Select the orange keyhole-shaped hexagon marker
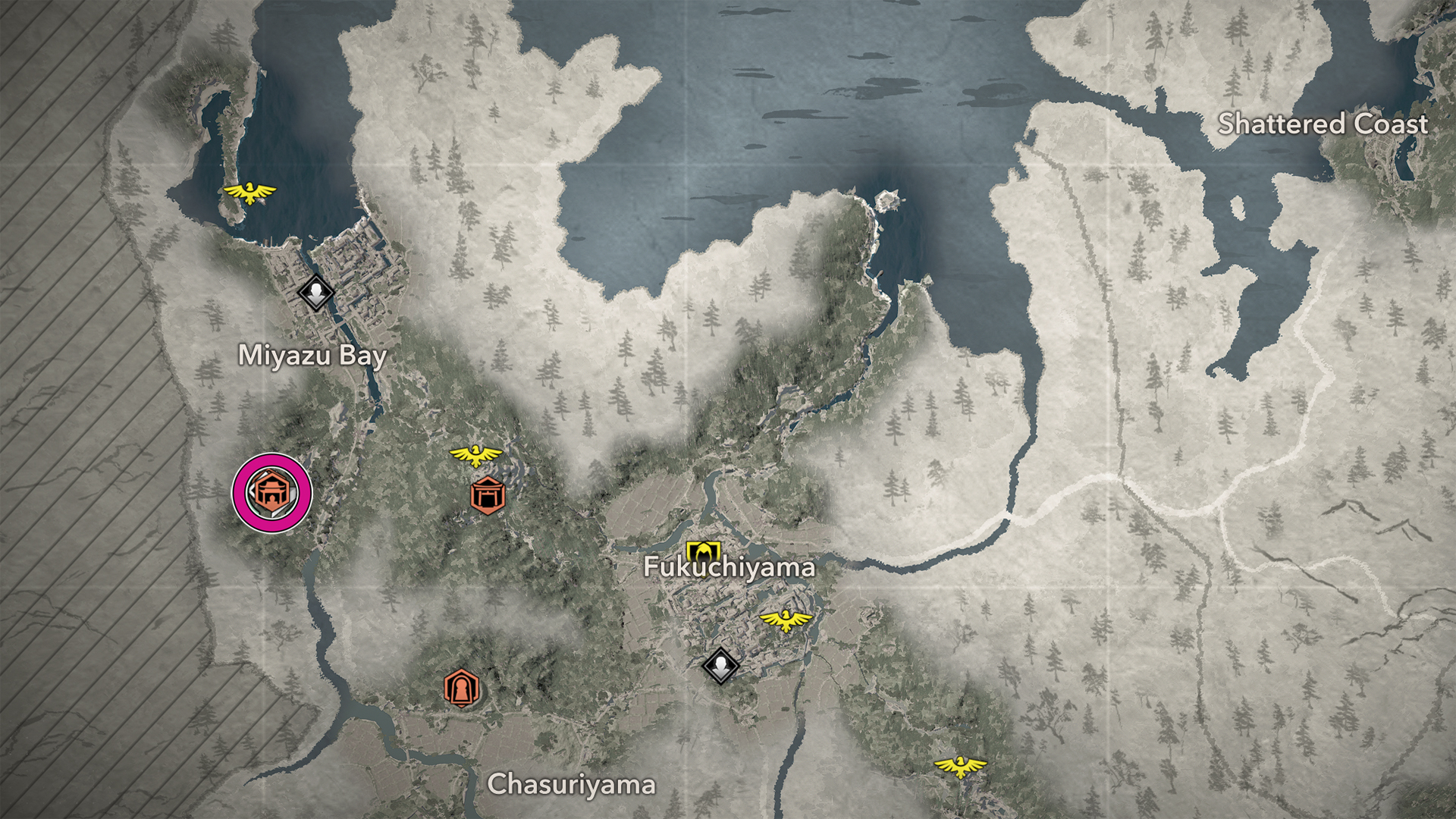Image resolution: width=1456 pixels, height=819 pixels. click(461, 689)
